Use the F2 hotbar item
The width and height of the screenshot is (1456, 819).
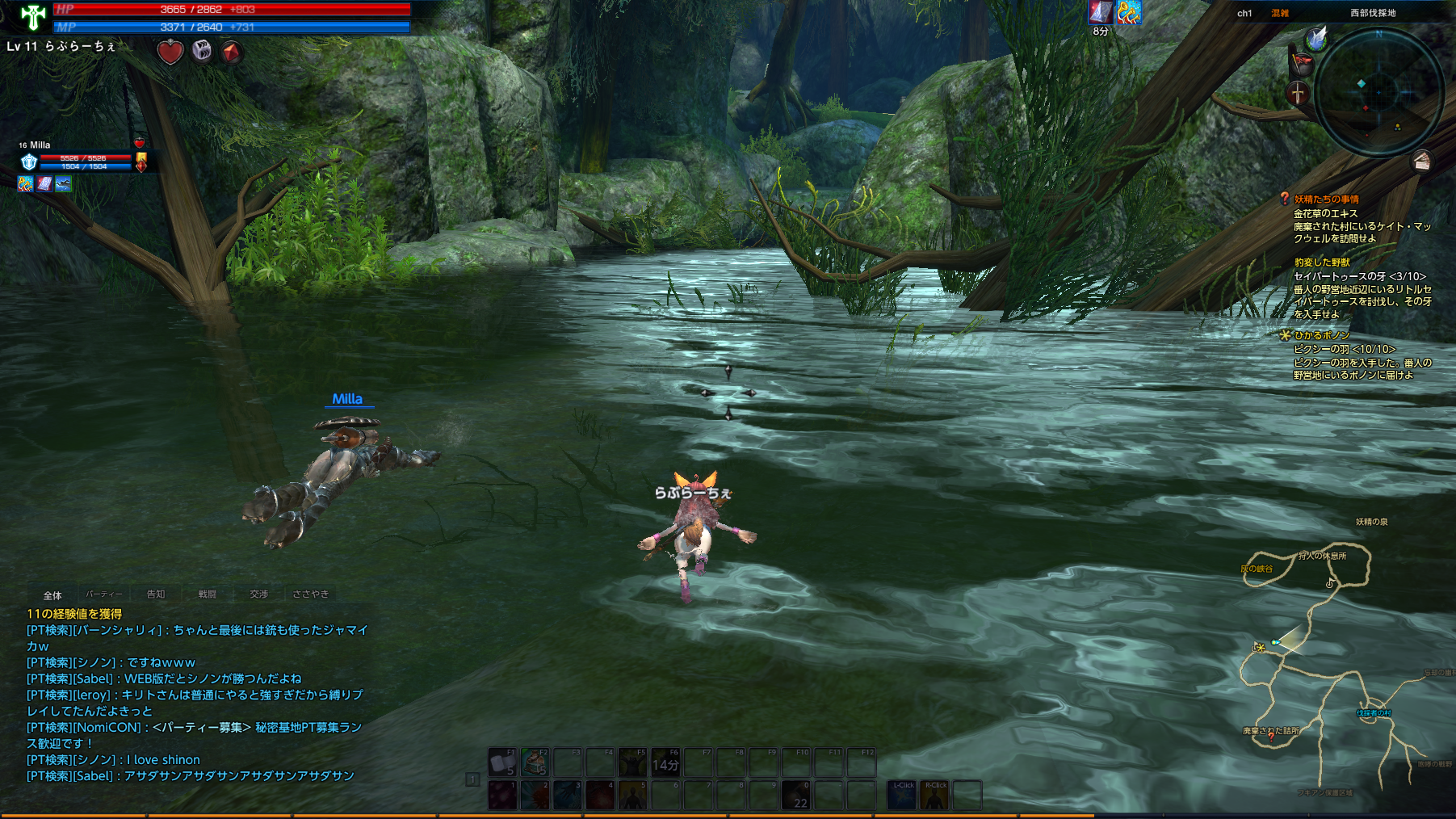coord(535,762)
